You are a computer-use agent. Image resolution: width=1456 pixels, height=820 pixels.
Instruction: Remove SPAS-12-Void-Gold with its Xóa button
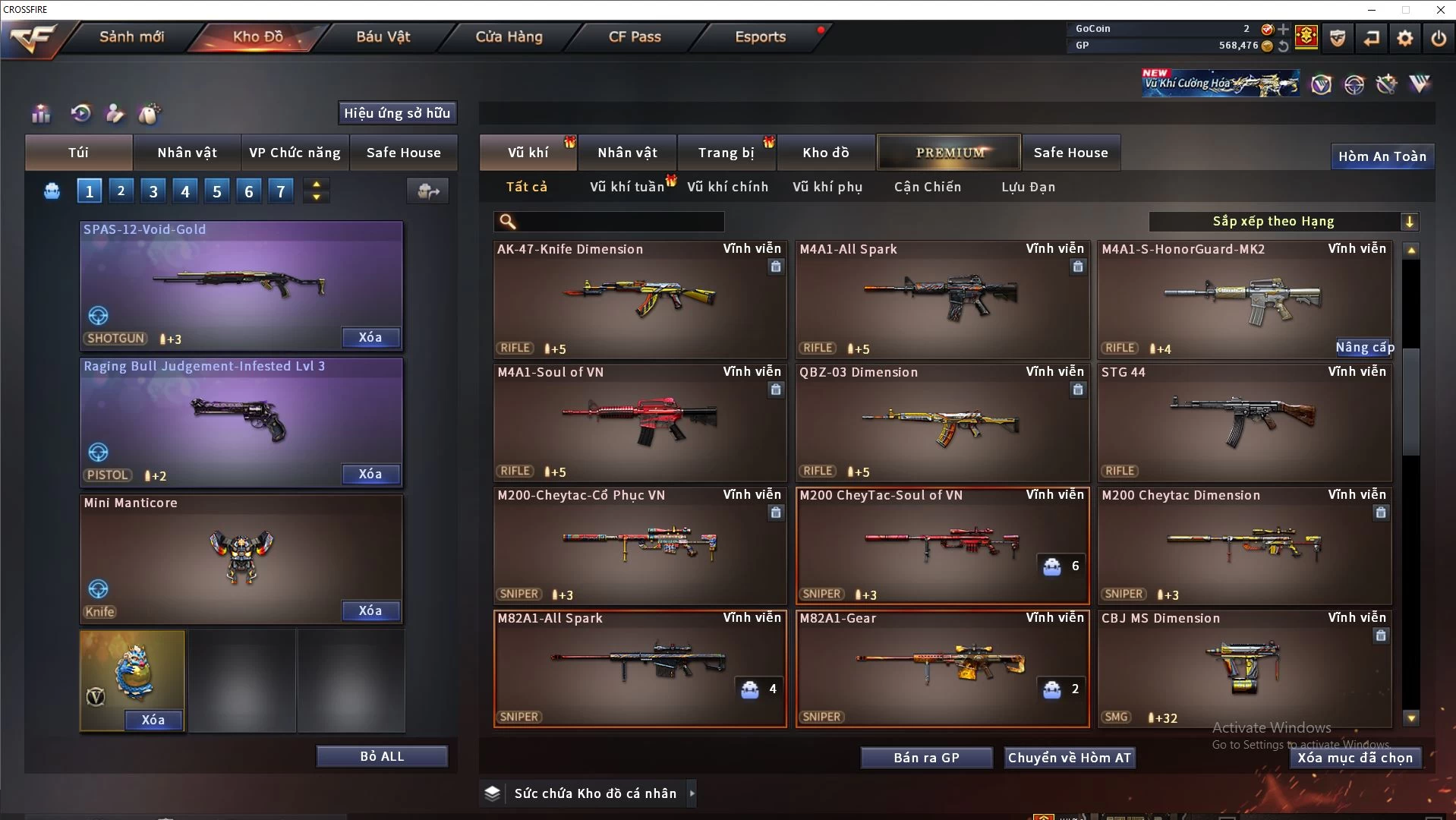coord(370,338)
